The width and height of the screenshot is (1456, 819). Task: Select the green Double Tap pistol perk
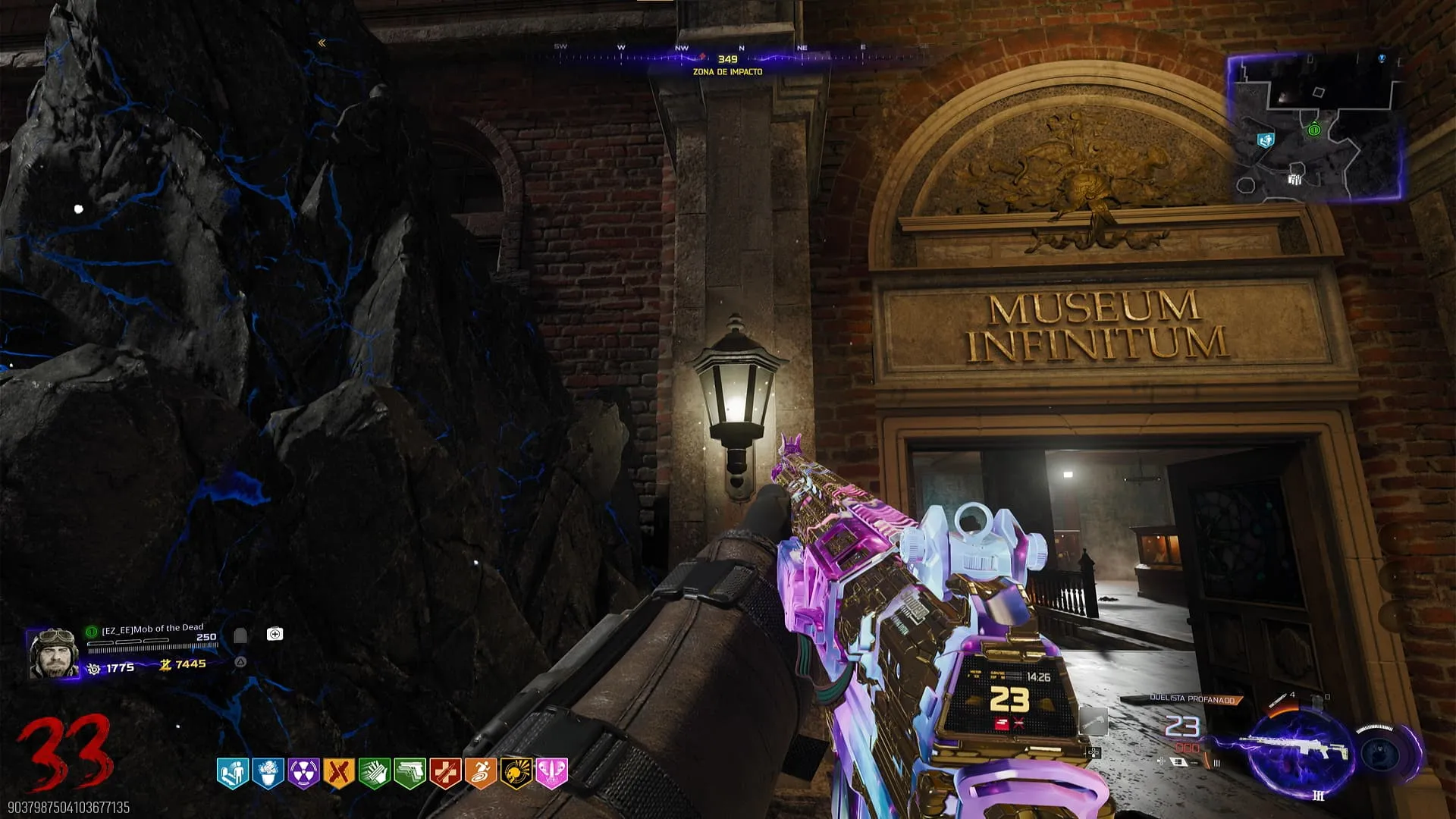coord(409,773)
